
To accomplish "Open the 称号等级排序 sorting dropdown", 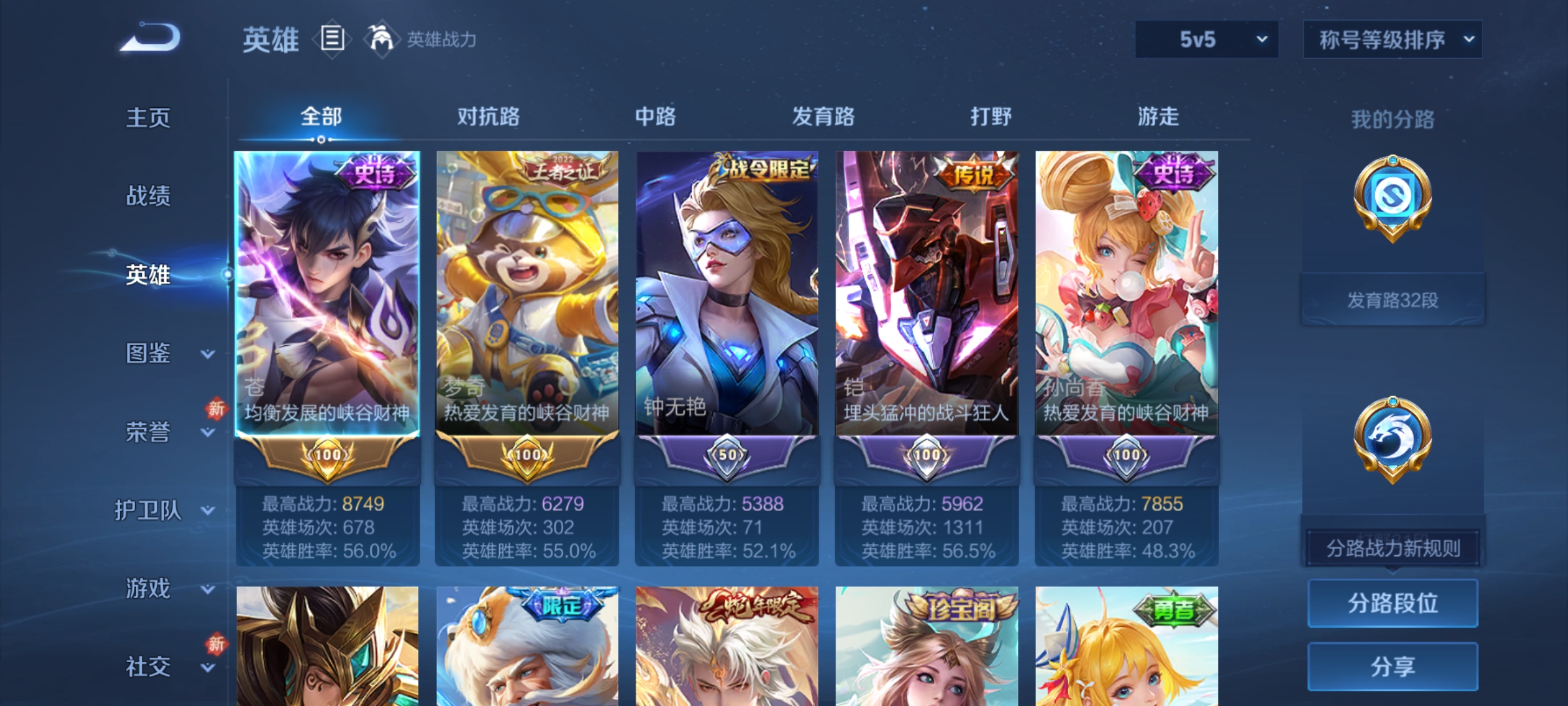I will click(1392, 40).
